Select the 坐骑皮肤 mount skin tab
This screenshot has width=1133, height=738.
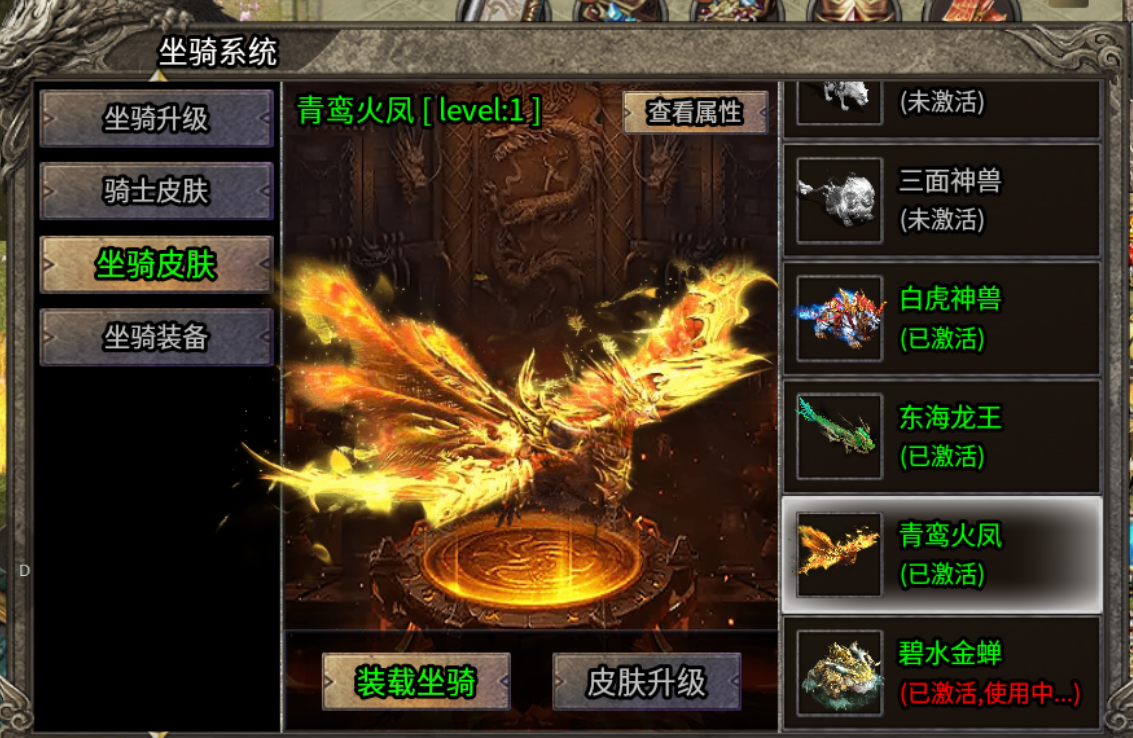[156, 265]
